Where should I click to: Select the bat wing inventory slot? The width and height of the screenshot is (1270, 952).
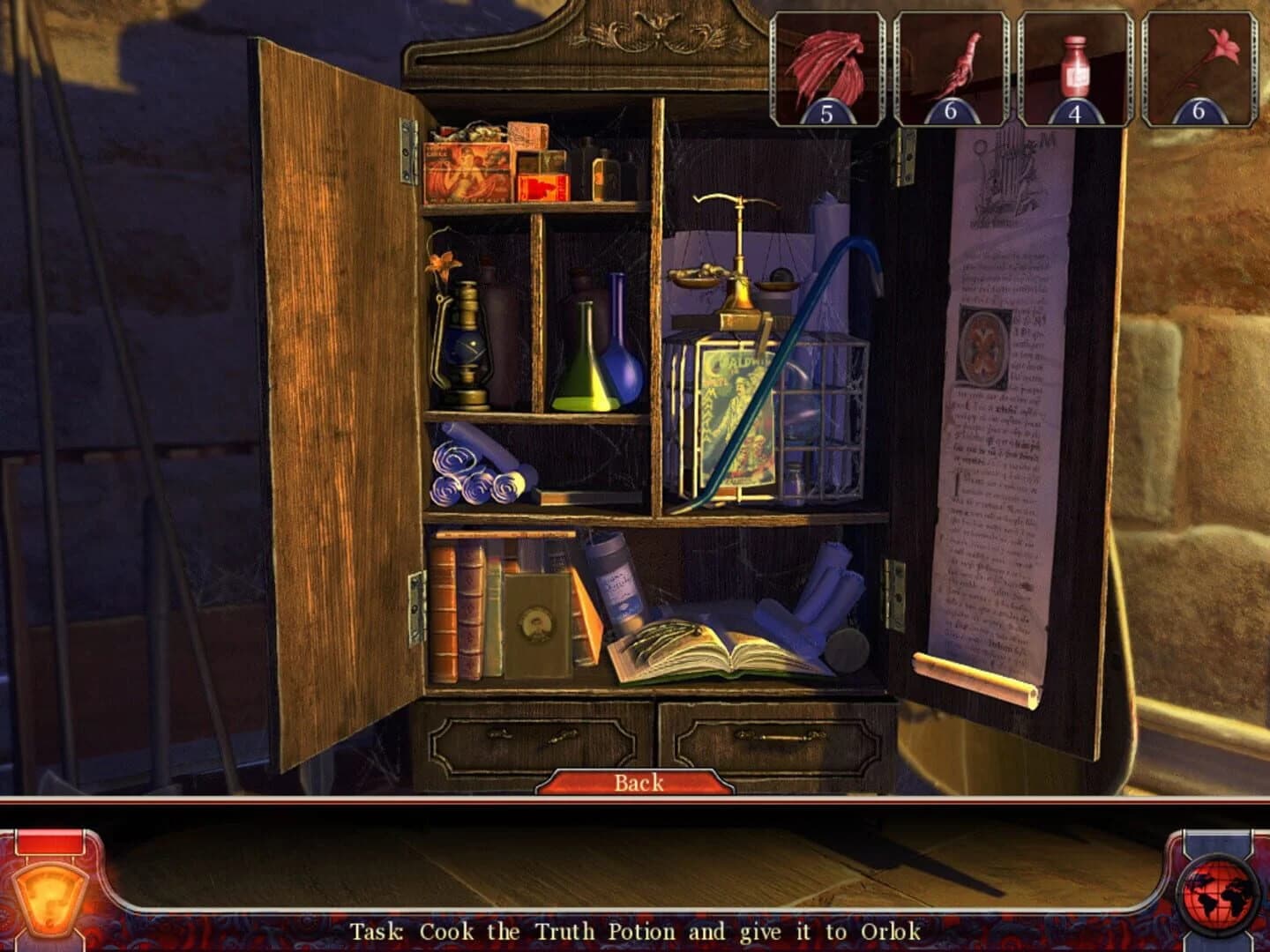[x=826, y=66]
